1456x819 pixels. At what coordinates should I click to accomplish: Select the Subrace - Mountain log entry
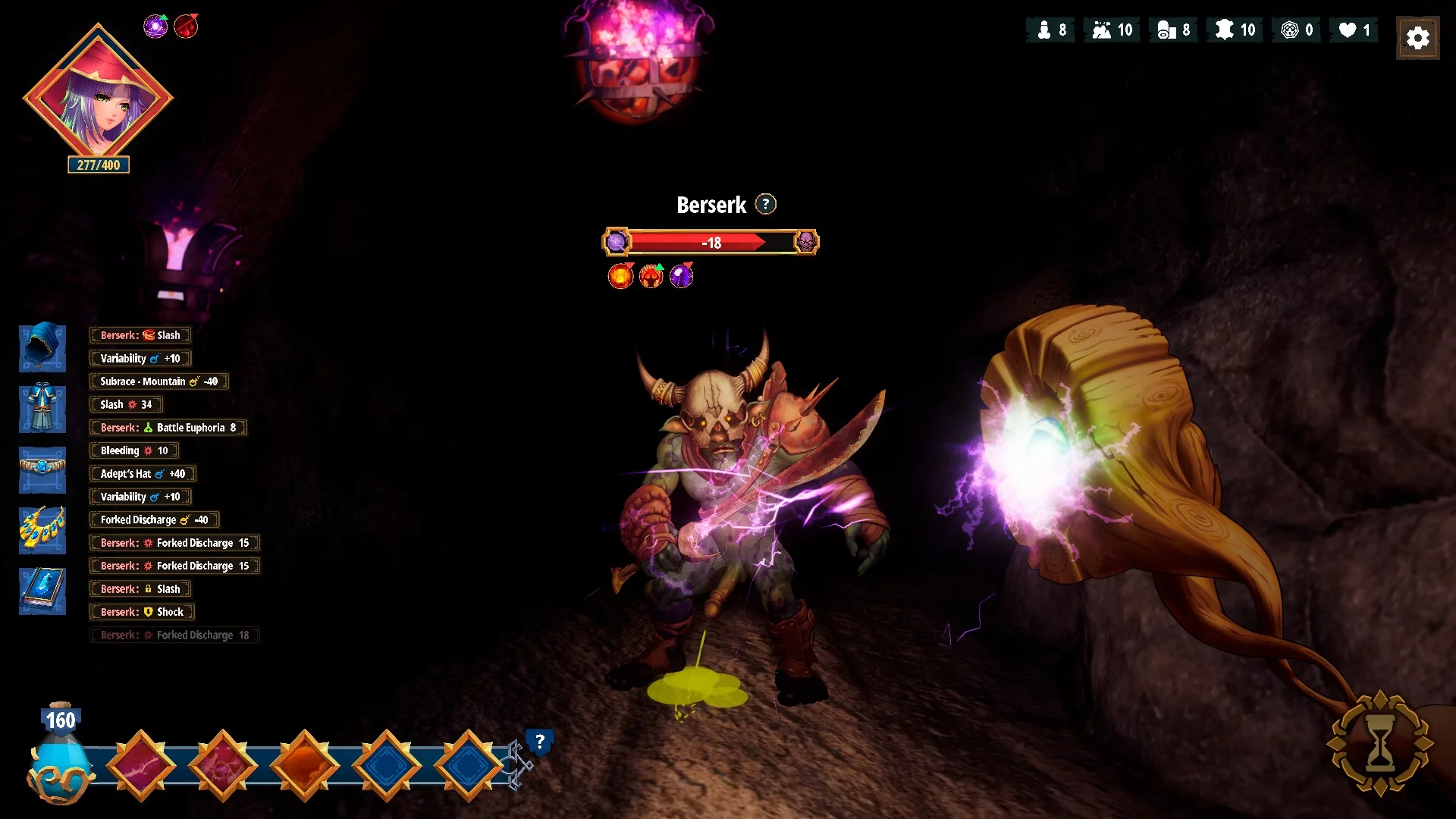click(x=158, y=381)
